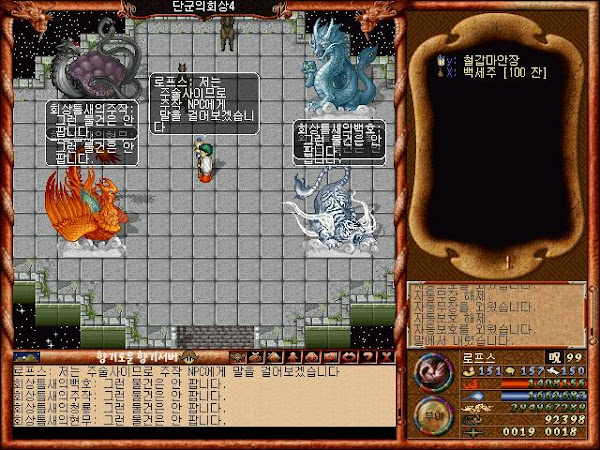
Task: Open help with the question mark button
Action: (x=367, y=357)
